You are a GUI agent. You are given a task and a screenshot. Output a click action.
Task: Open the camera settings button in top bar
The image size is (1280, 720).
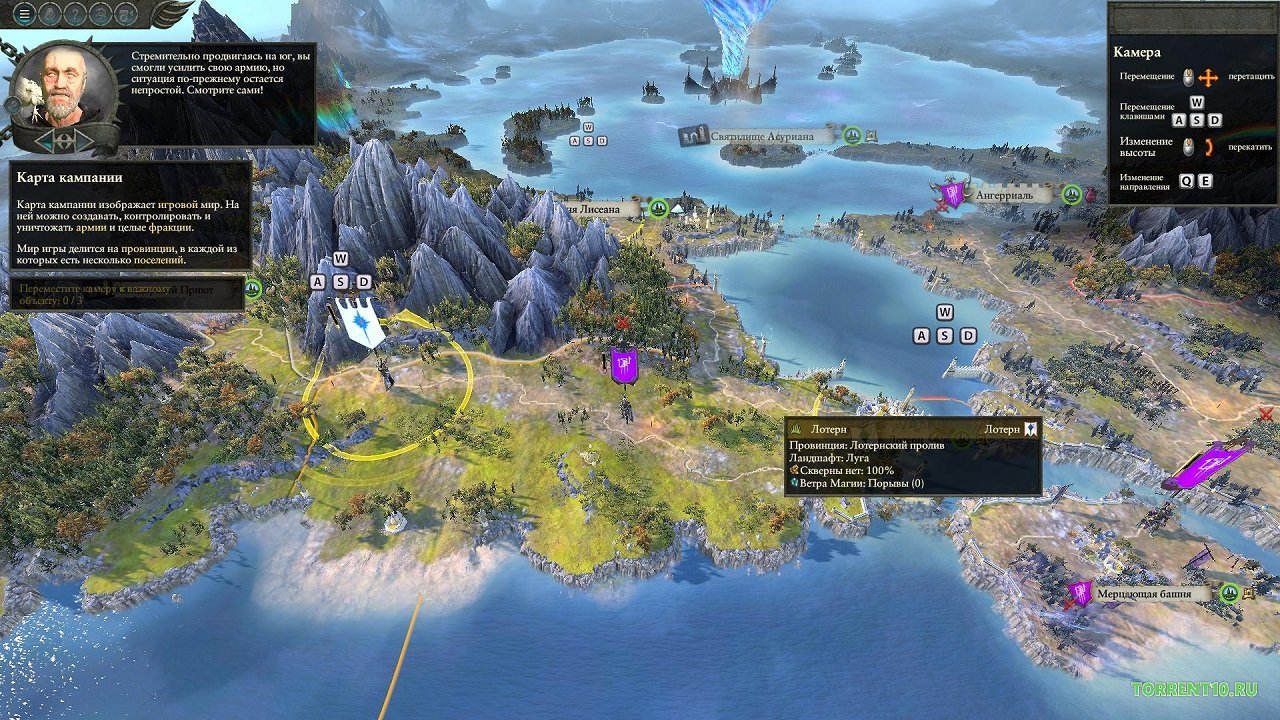(x=126, y=14)
